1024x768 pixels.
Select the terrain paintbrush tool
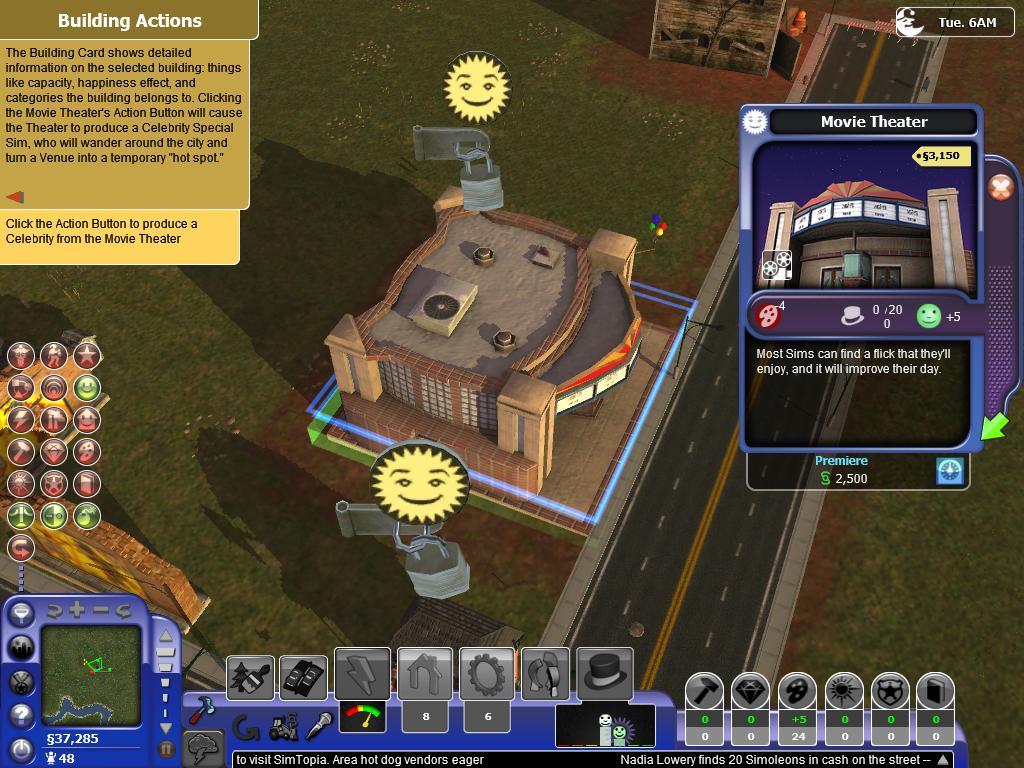click(x=250, y=679)
